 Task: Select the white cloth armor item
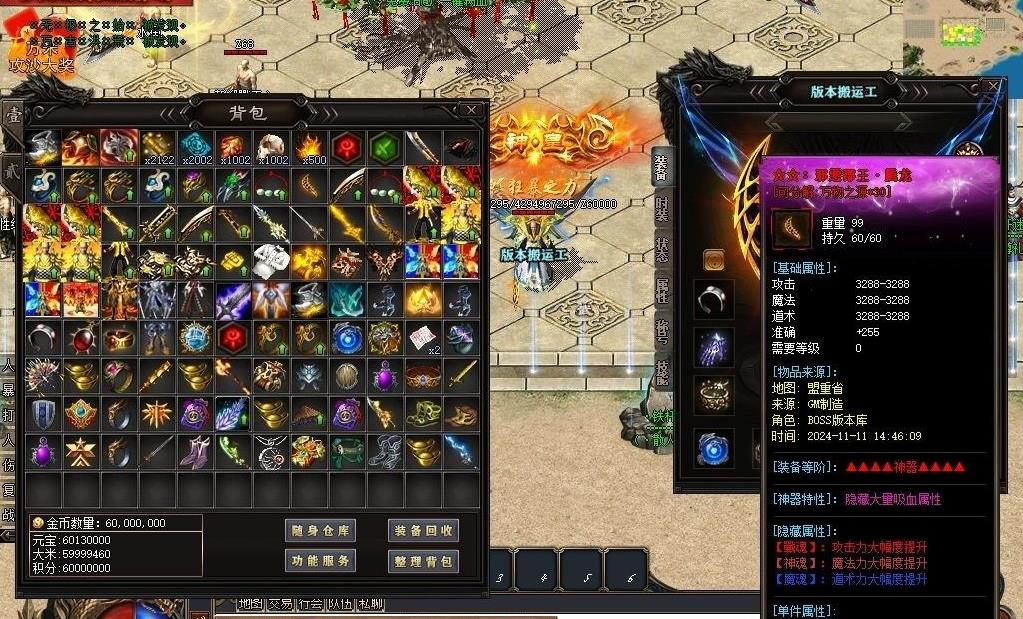[270, 261]
